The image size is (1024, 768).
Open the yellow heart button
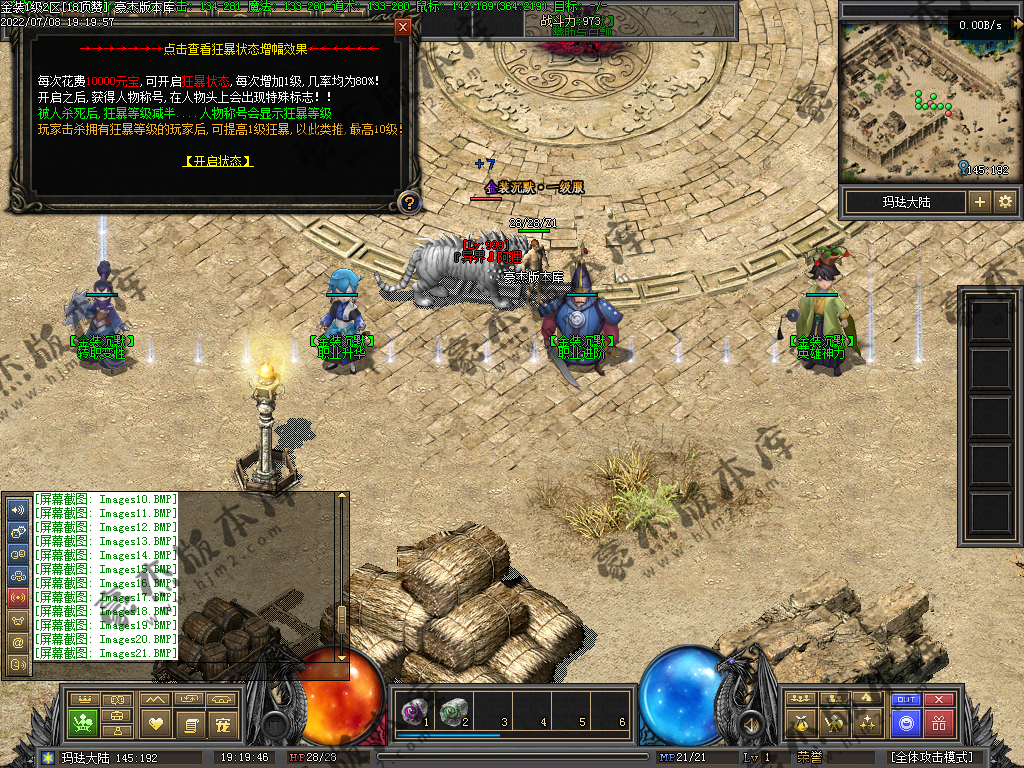[155, 722]
